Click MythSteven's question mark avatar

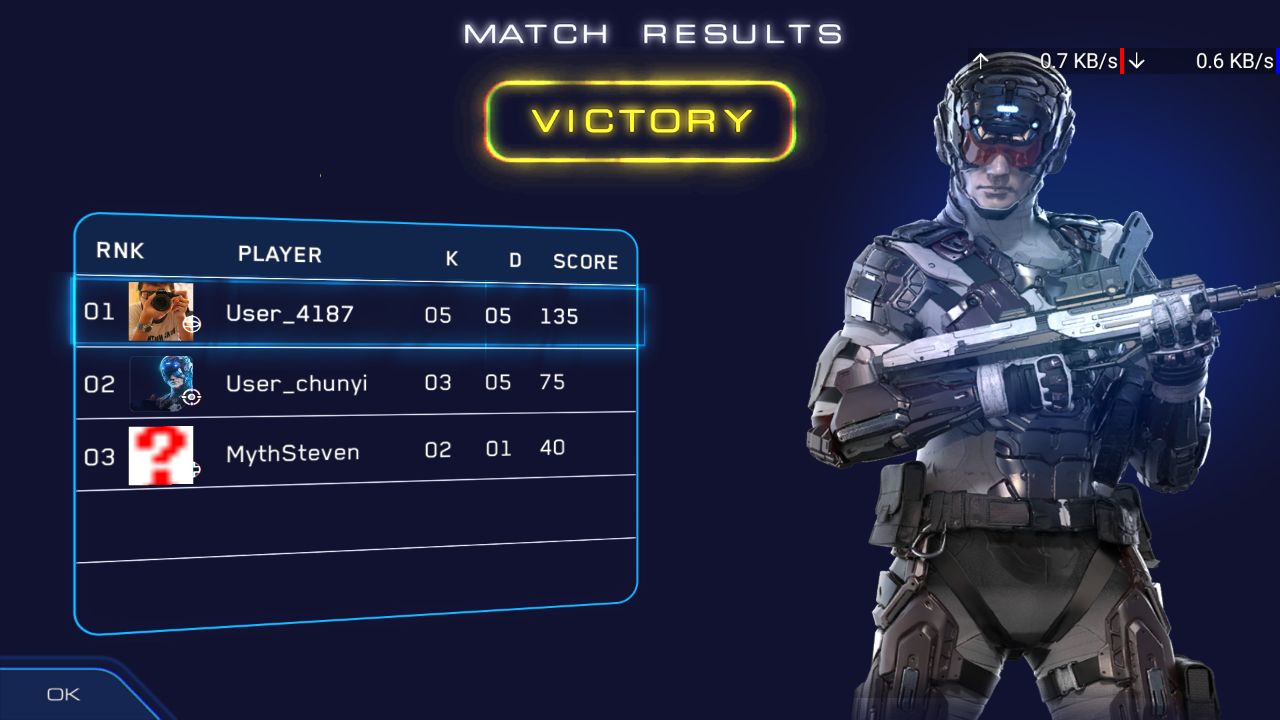click(x=160, y=455)
